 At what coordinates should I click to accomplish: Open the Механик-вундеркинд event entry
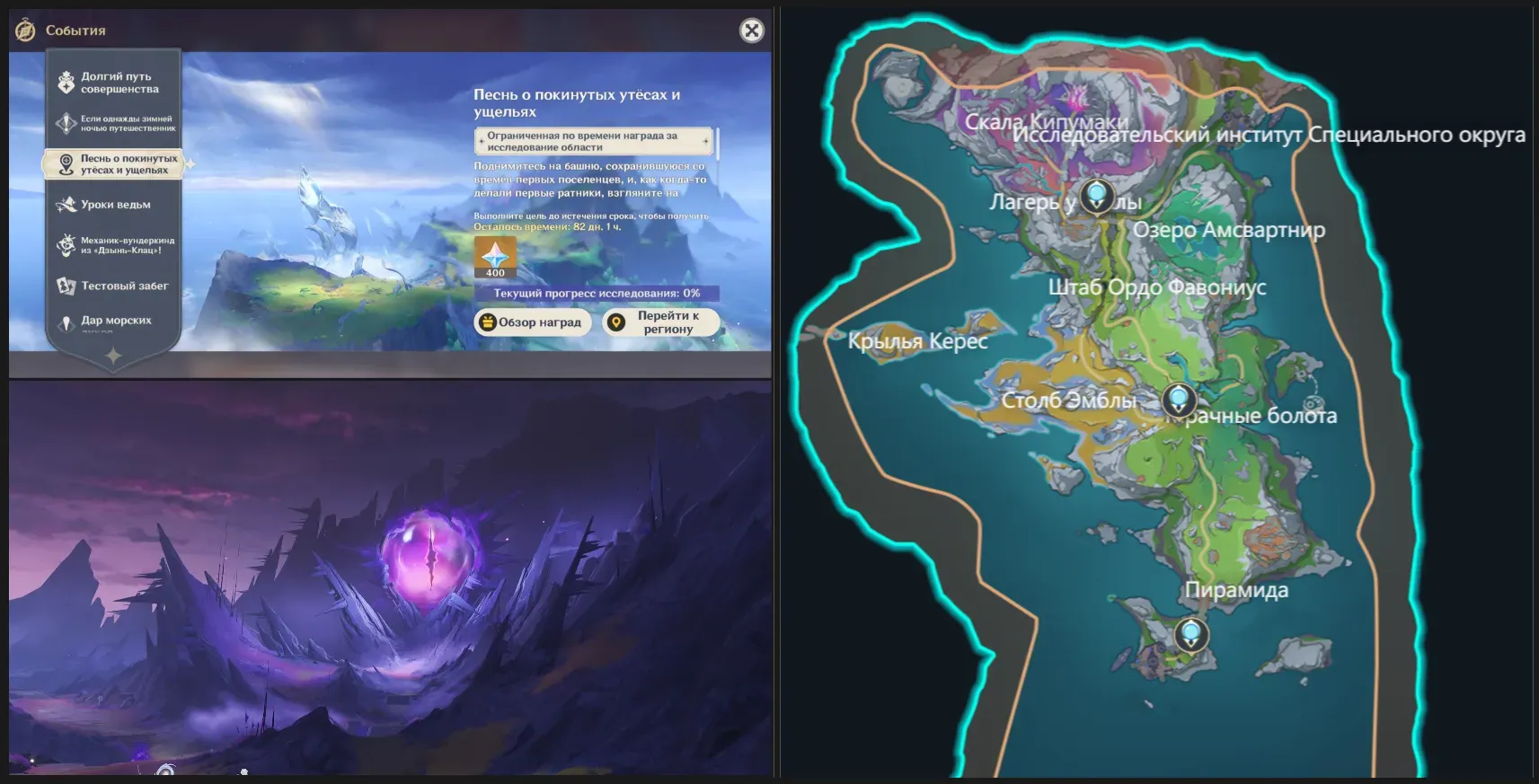click(x=113, y=245)
